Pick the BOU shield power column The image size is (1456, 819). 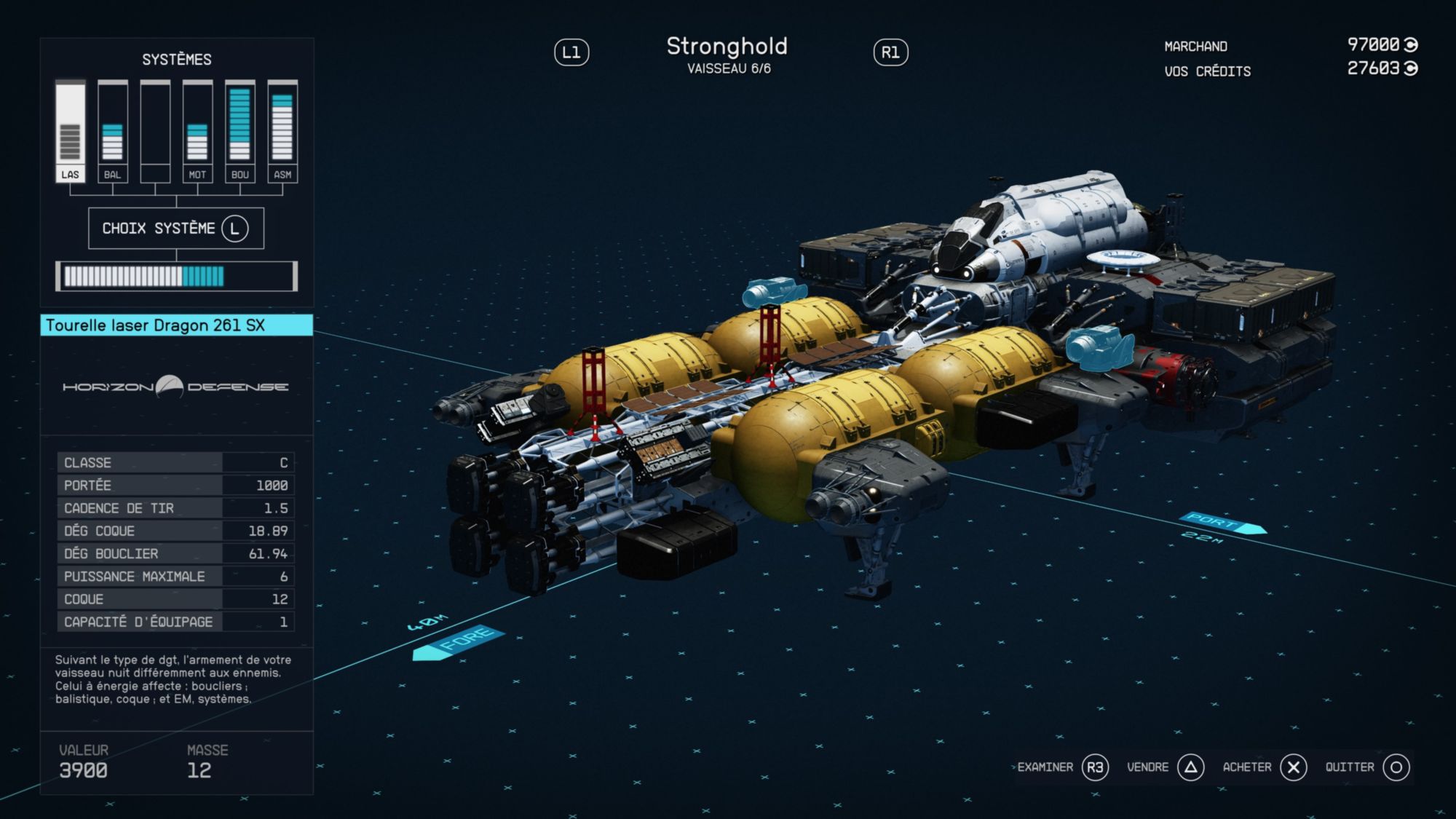coord(240,131)
